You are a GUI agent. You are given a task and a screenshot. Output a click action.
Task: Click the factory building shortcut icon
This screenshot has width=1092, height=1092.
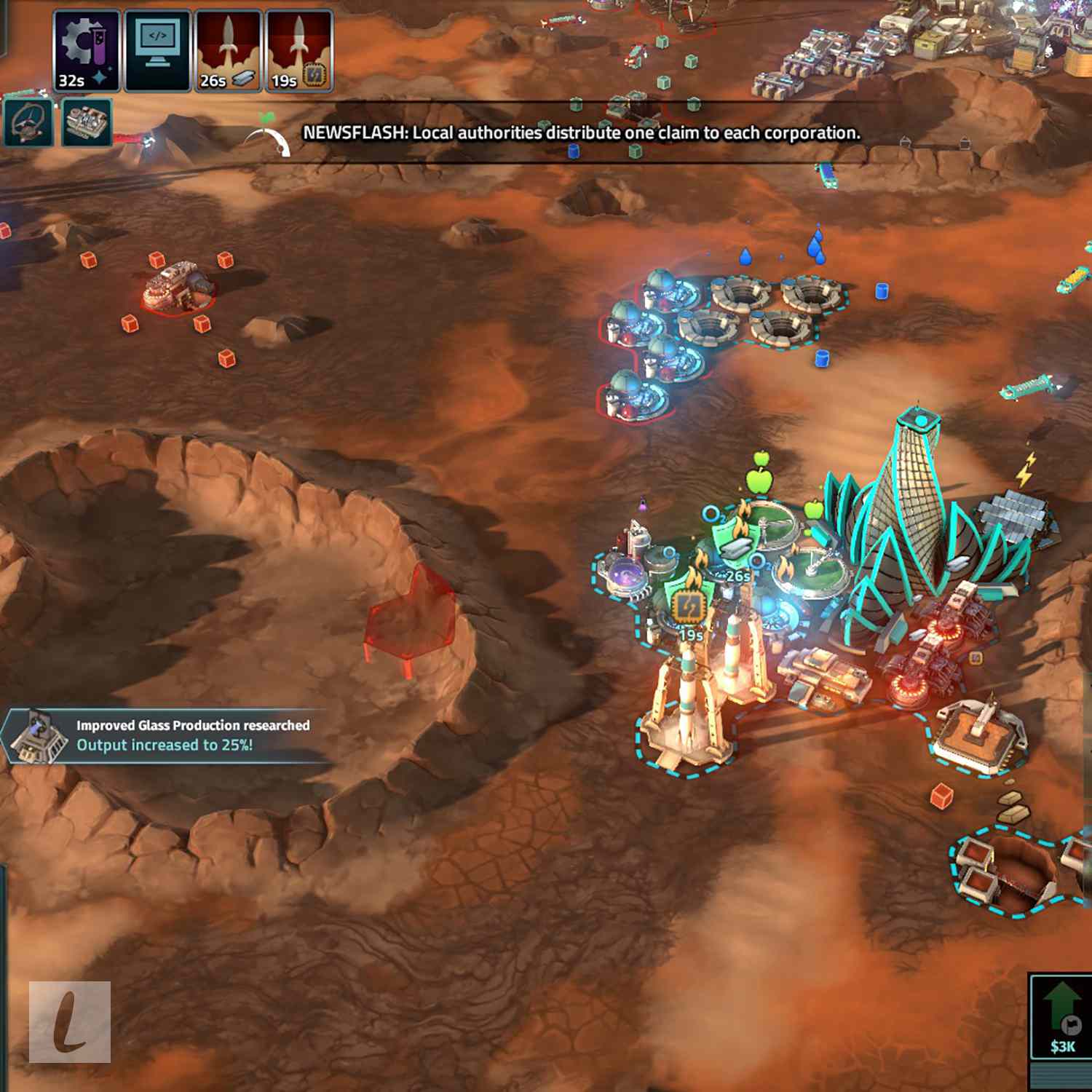tap(87, 122)
